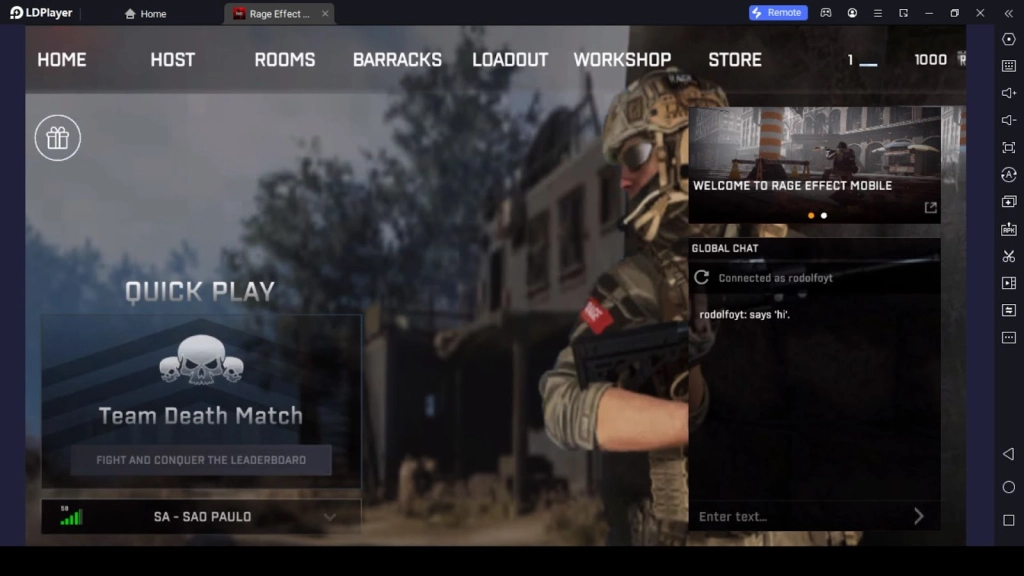This screenshot has height=576, width=1024.
Task: Click the LDPlayer Remote button
Action: click(778, 13)
